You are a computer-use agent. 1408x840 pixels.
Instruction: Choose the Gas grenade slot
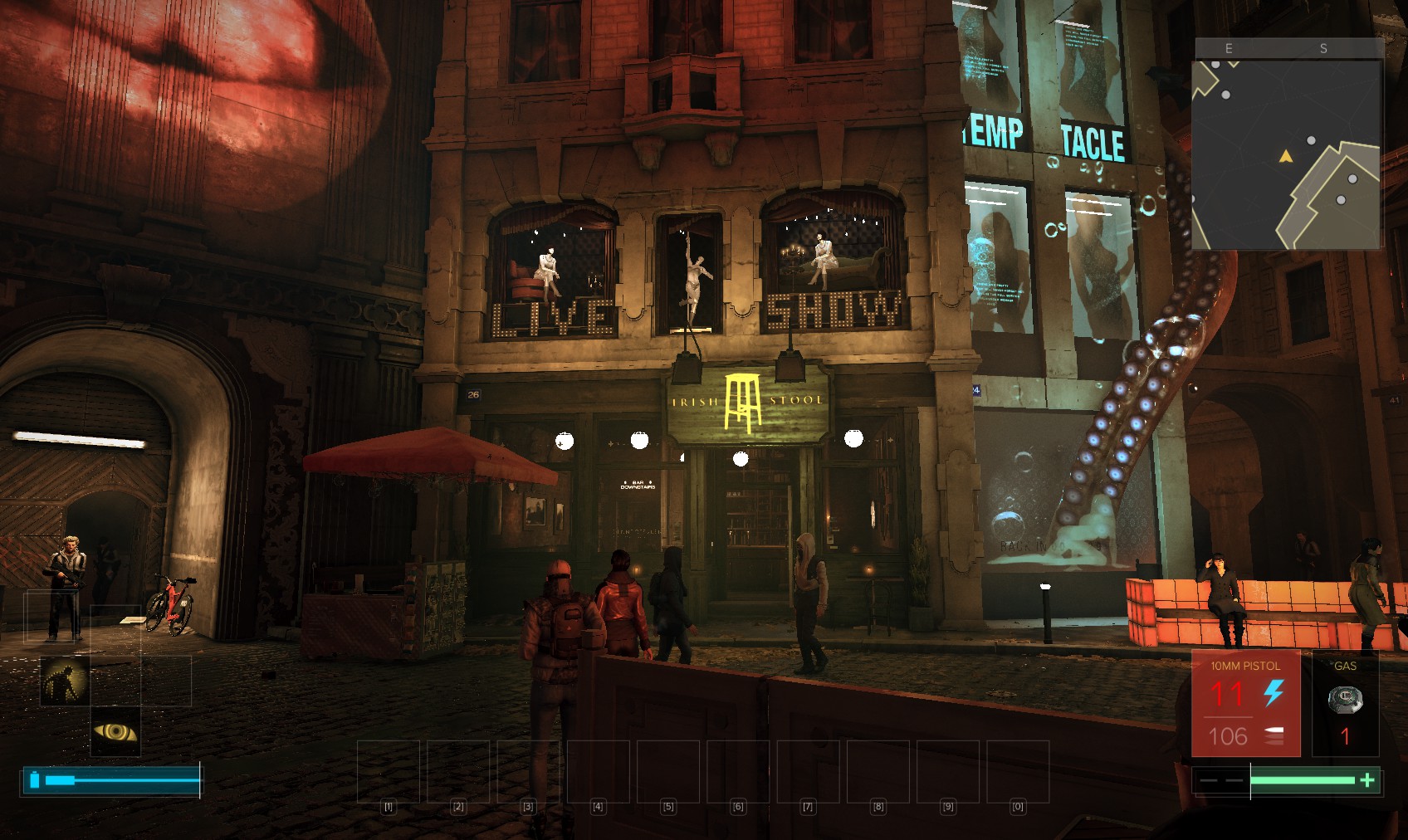click(x=1345, y=704)
